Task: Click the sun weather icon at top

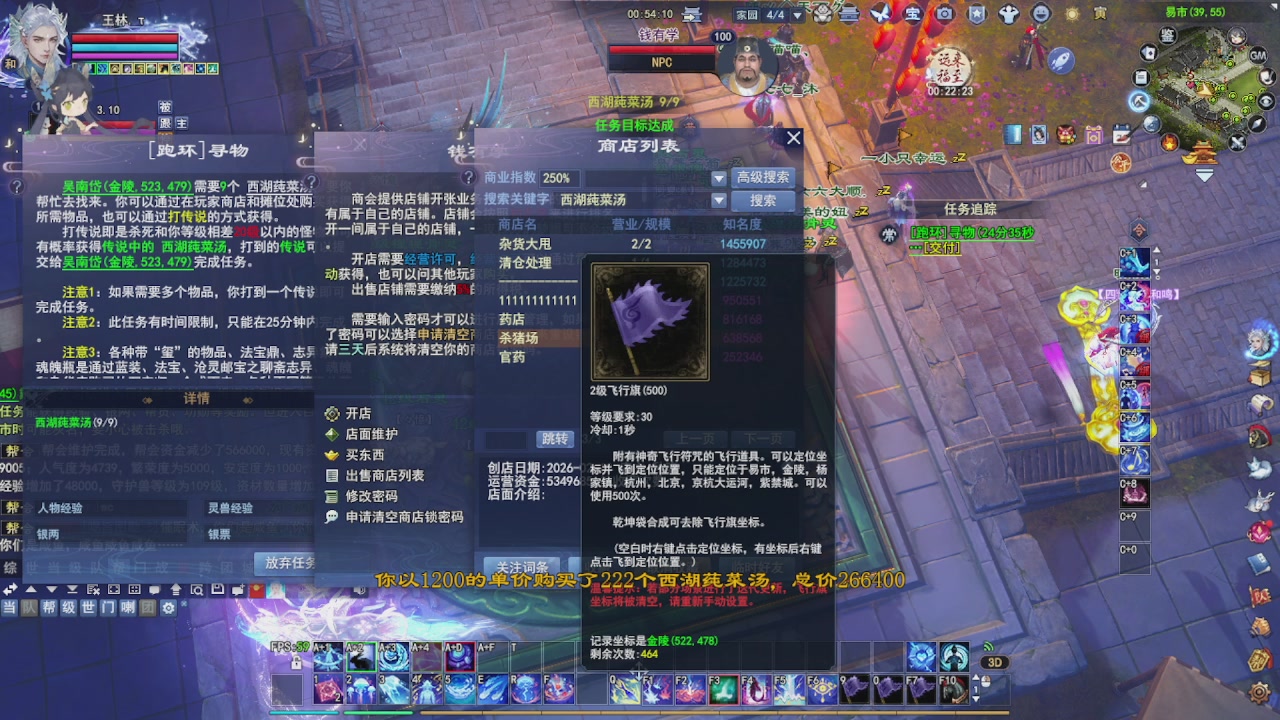Action: [1072, 13]
